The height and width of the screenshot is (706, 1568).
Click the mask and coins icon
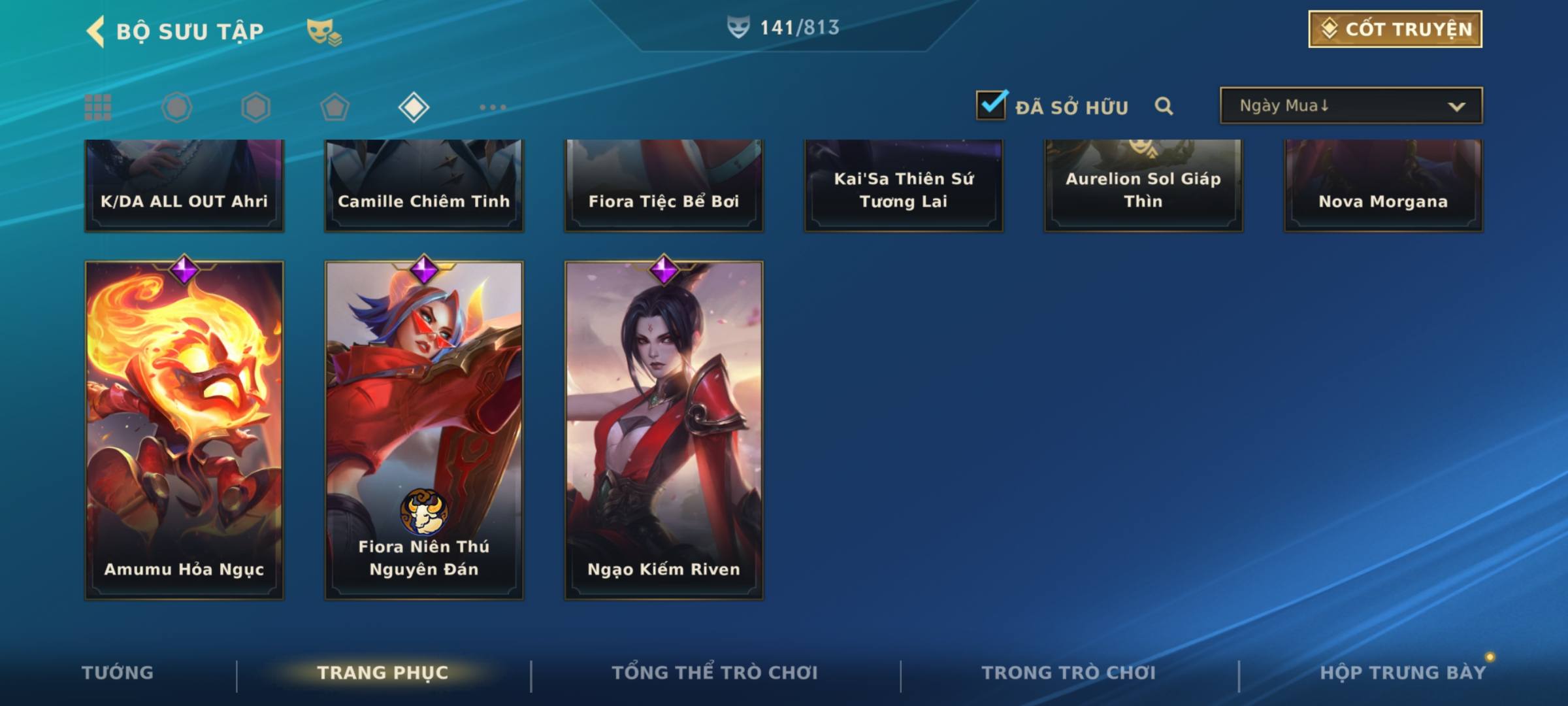tap(323, 31)
